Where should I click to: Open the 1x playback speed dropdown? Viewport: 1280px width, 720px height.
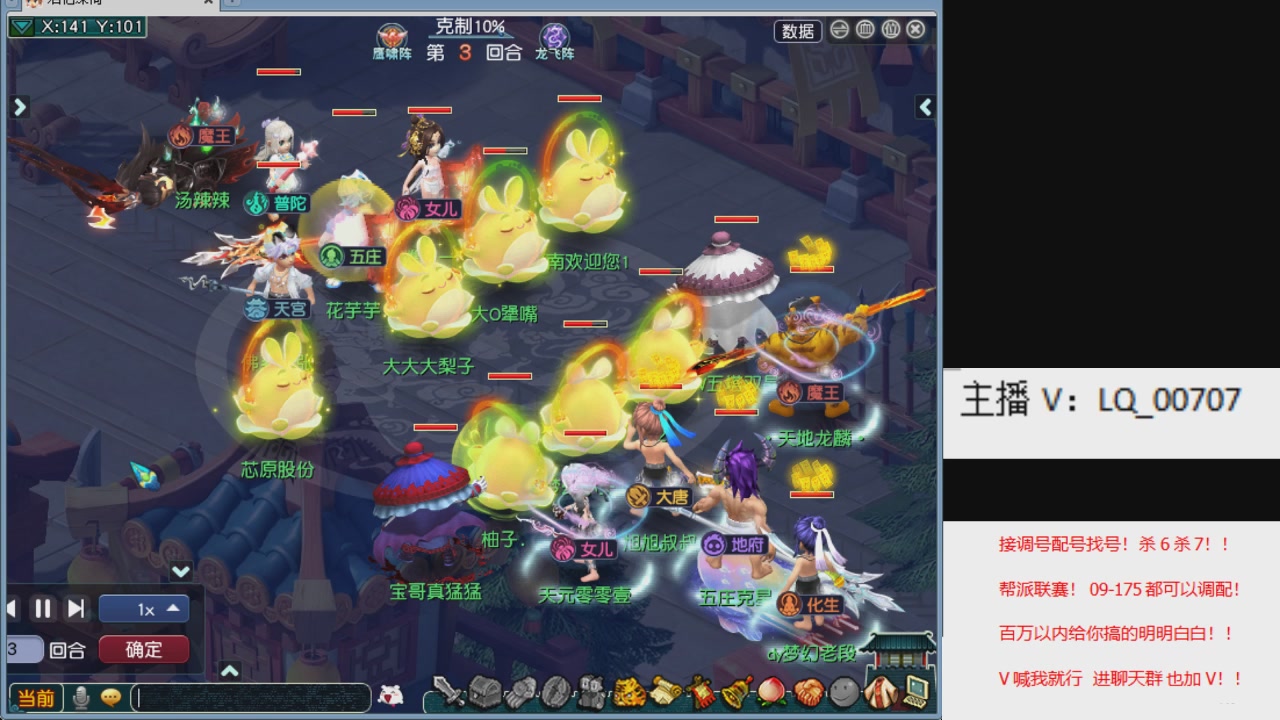[x=143, y=608]
